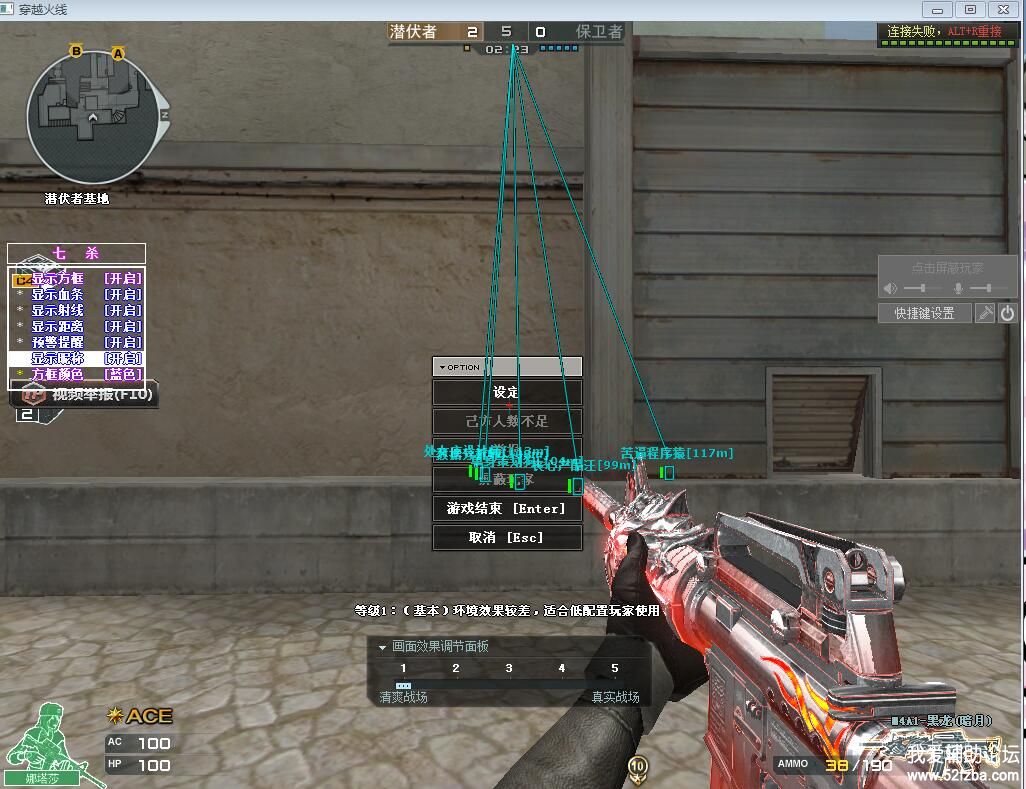Adjust the speaker volume slider

pos(921,288)
